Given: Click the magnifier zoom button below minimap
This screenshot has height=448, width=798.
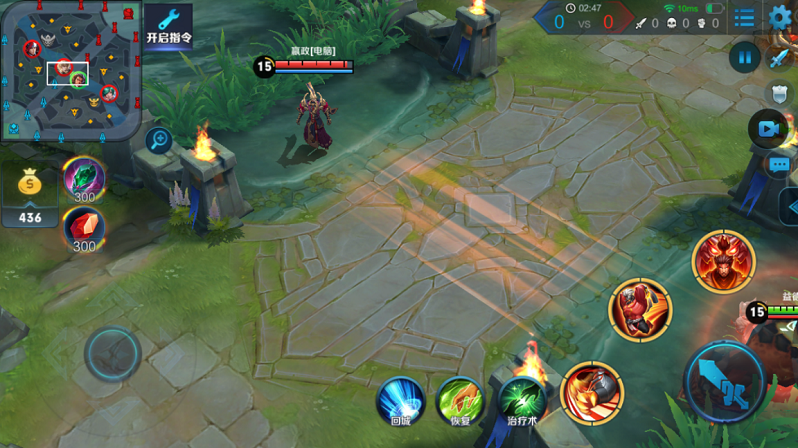Looking at the screenshot, I should [158, 140].
